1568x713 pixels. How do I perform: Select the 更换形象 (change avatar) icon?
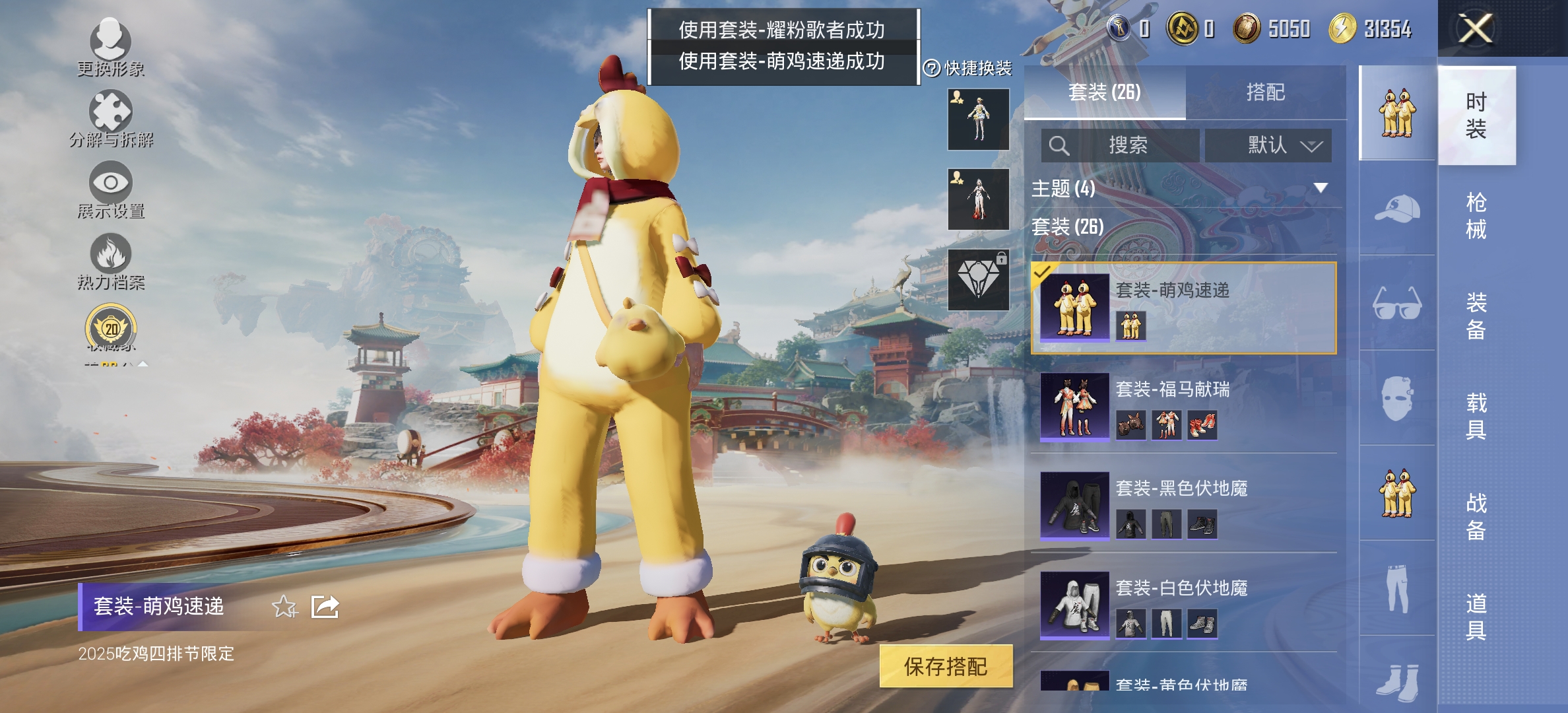(x=111, y=41)
